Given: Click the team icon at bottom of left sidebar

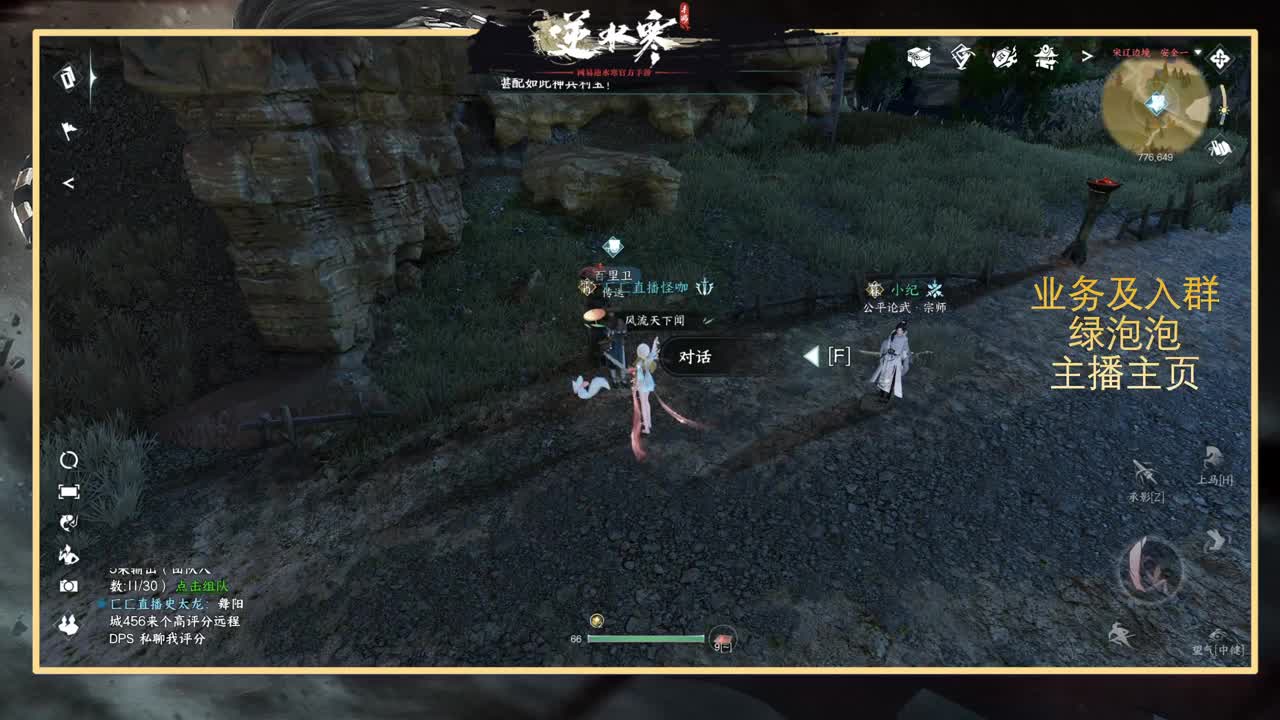Looking at the screenshot, I should click(68, 624).
